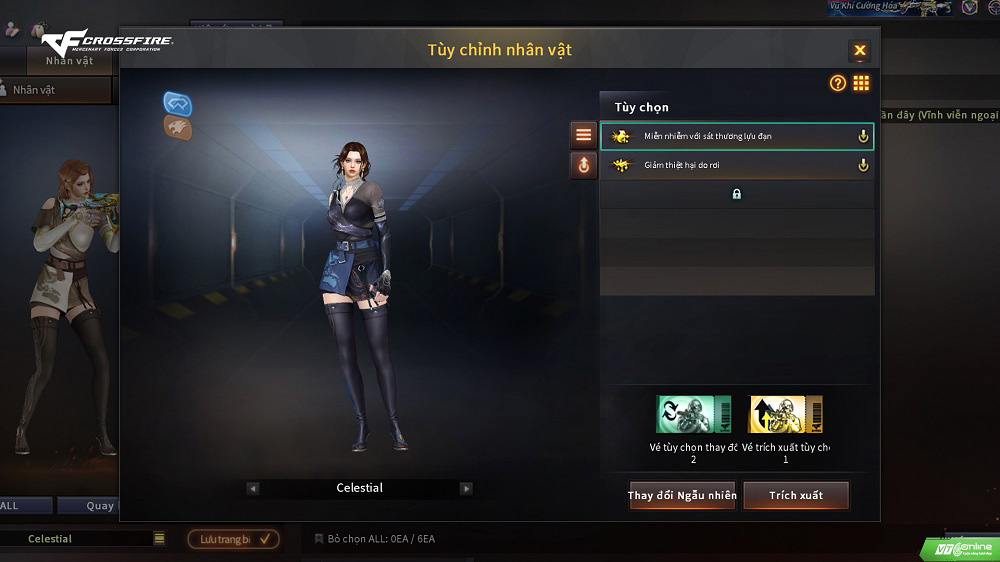This screenshot has width=1000, height=562.
Task: Click the 'Trích xuất' button
Action: (x=796, y=495)
